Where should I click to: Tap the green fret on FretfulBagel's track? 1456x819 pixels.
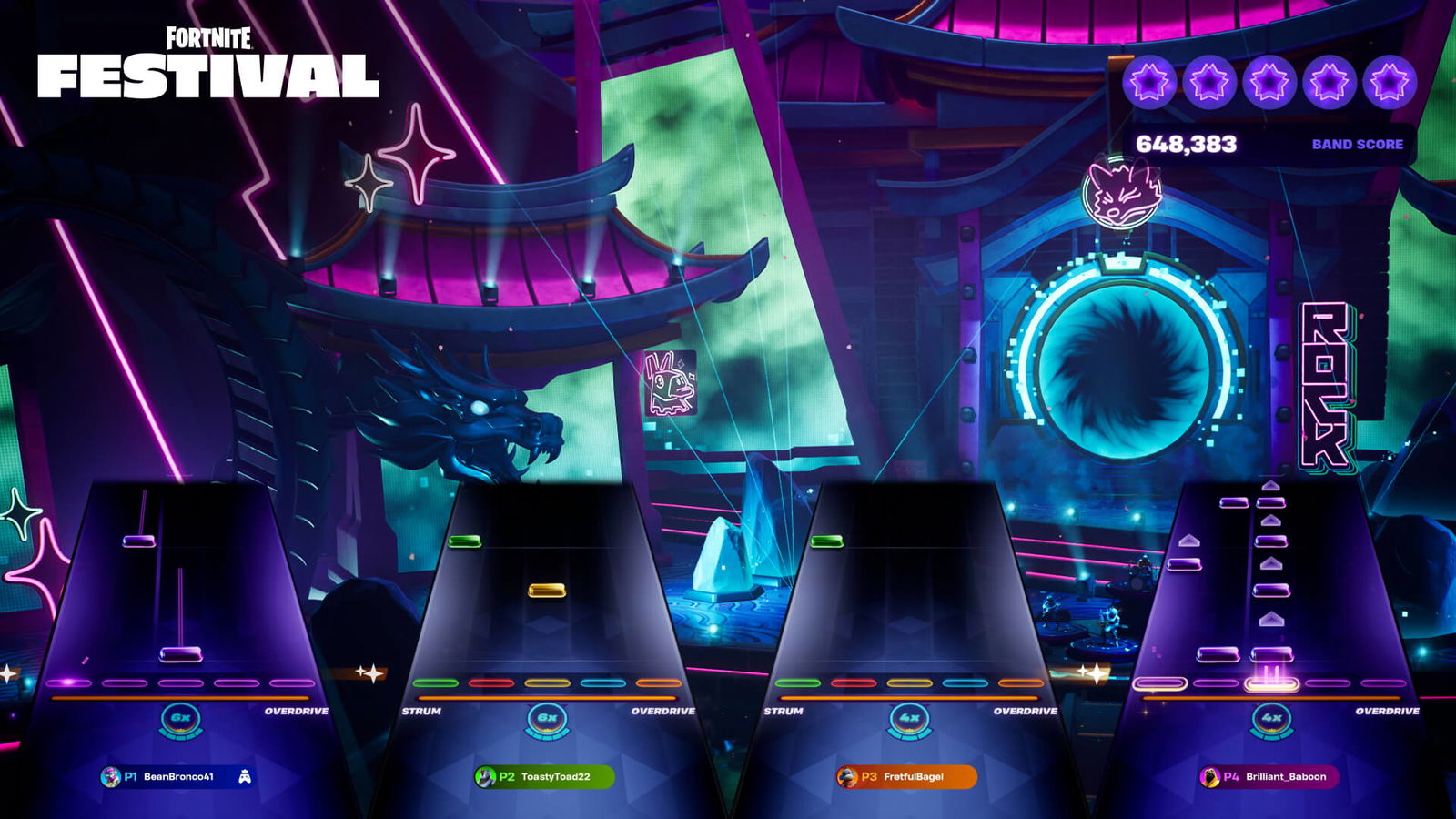(x=798, y=682)
